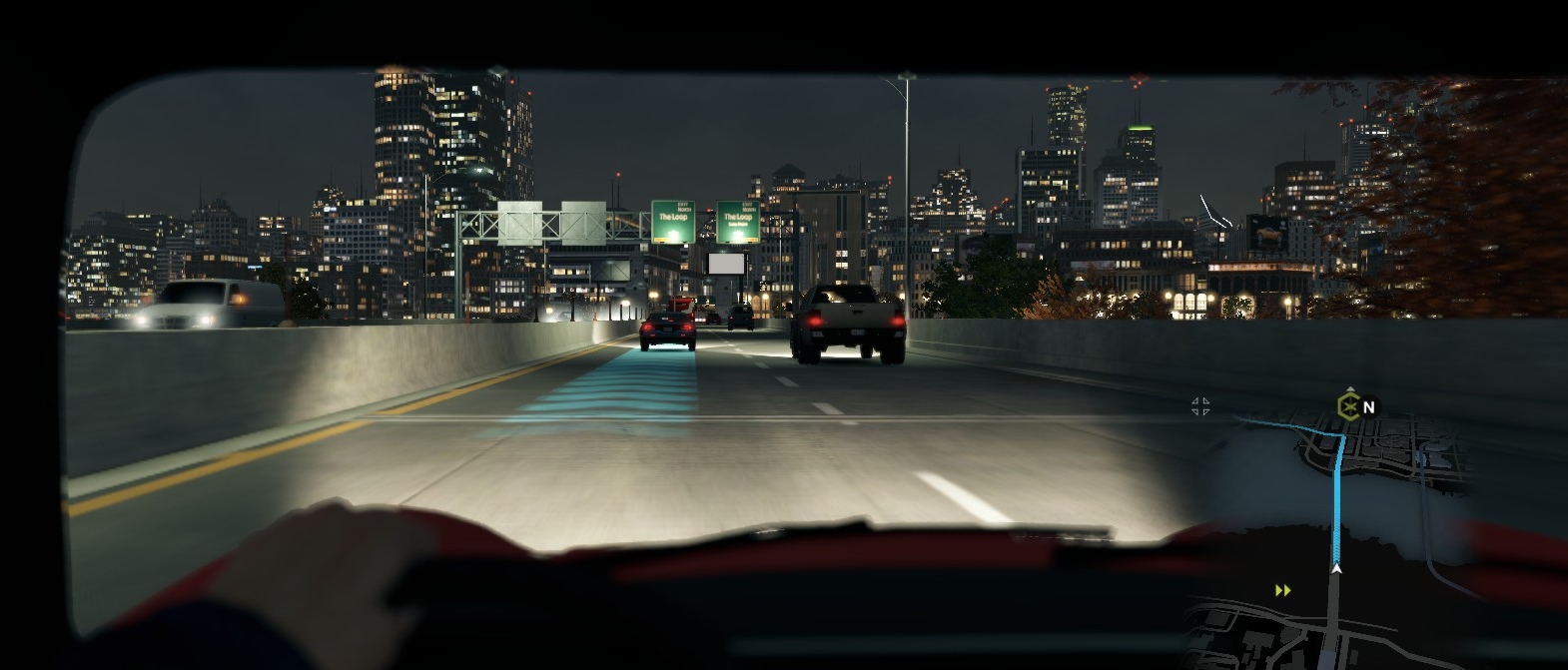Select the yellow hexagon objective marker
This screenshot has width=1568, height=670.
pyautogui.click(x=1348, y=407)
